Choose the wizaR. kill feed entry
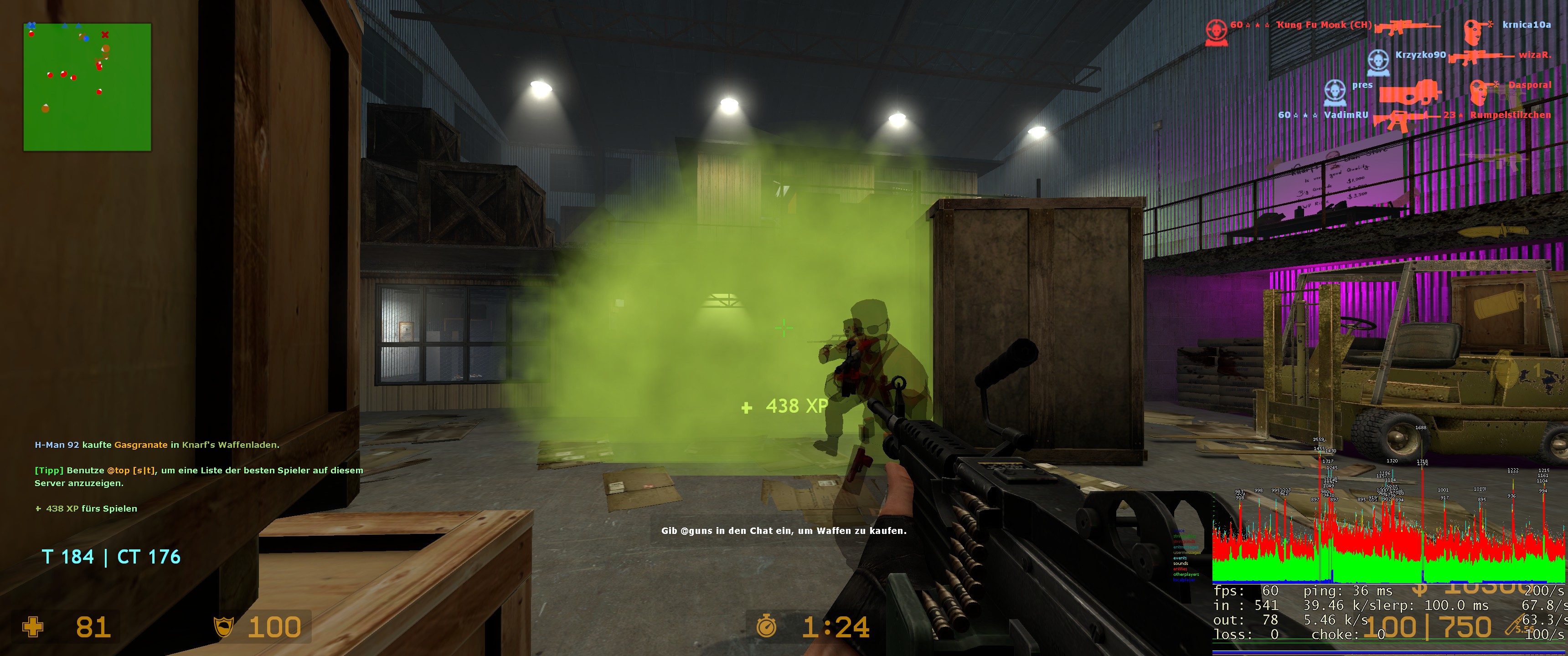 (1534, 55)
